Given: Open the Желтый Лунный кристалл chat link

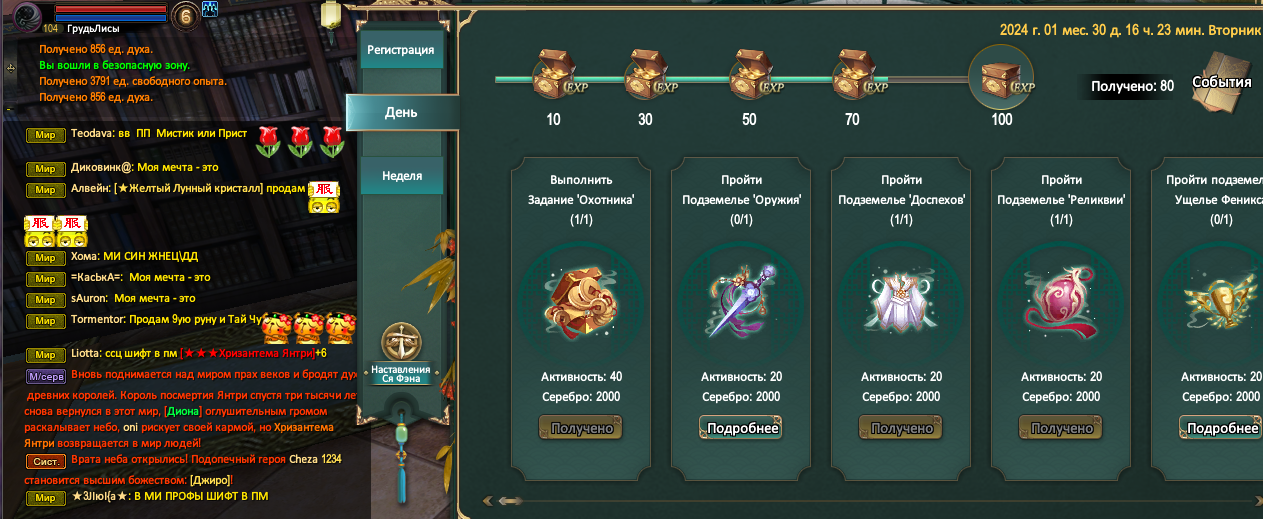Looking at the screenshot, I should pos(212,189).
